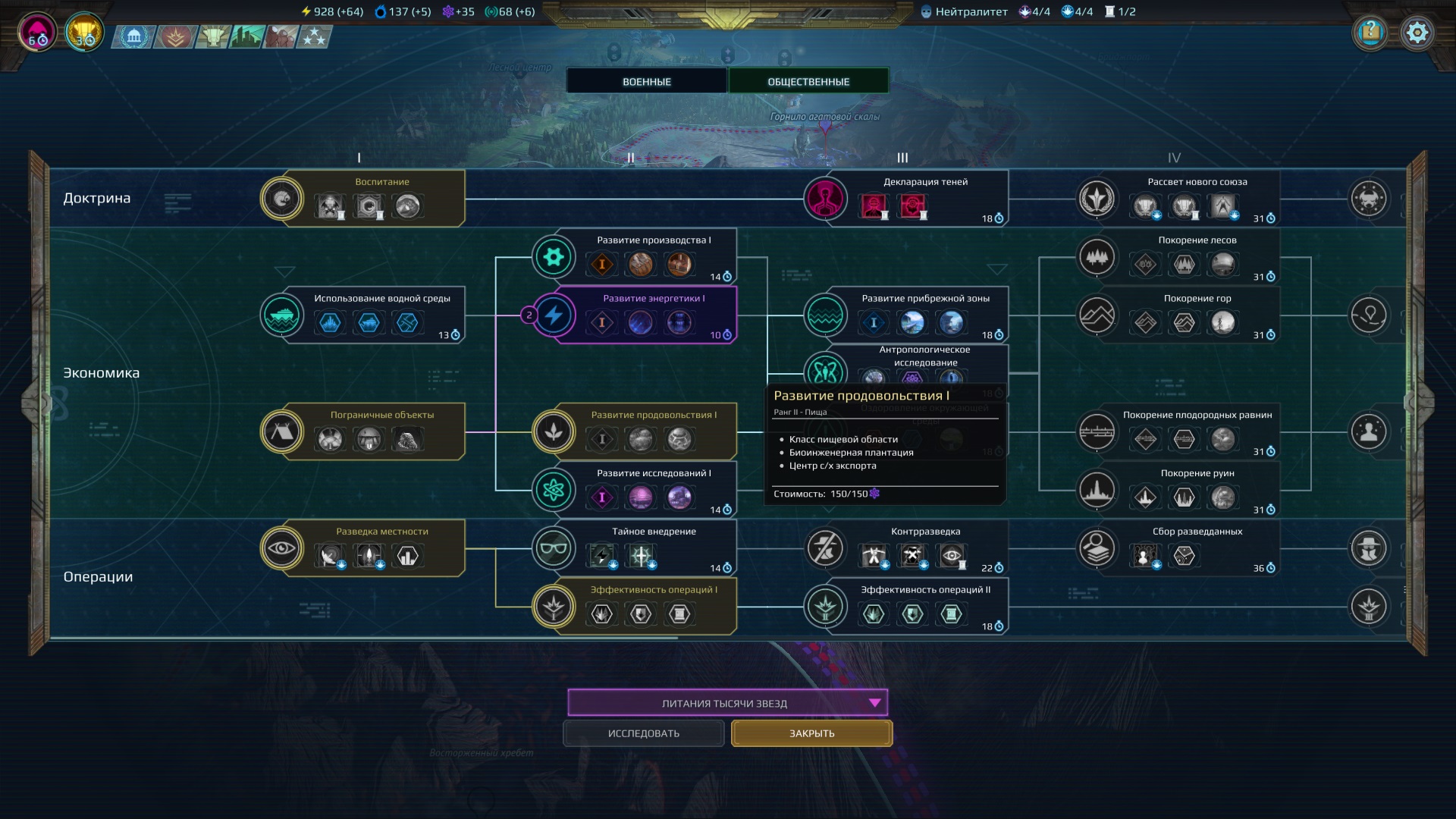Image resolution: width=1456 pixels, height=819 pixels.
Task: Select the ОБЩЕСТВЕННЫЕ research tab
Action: [808, 81]
